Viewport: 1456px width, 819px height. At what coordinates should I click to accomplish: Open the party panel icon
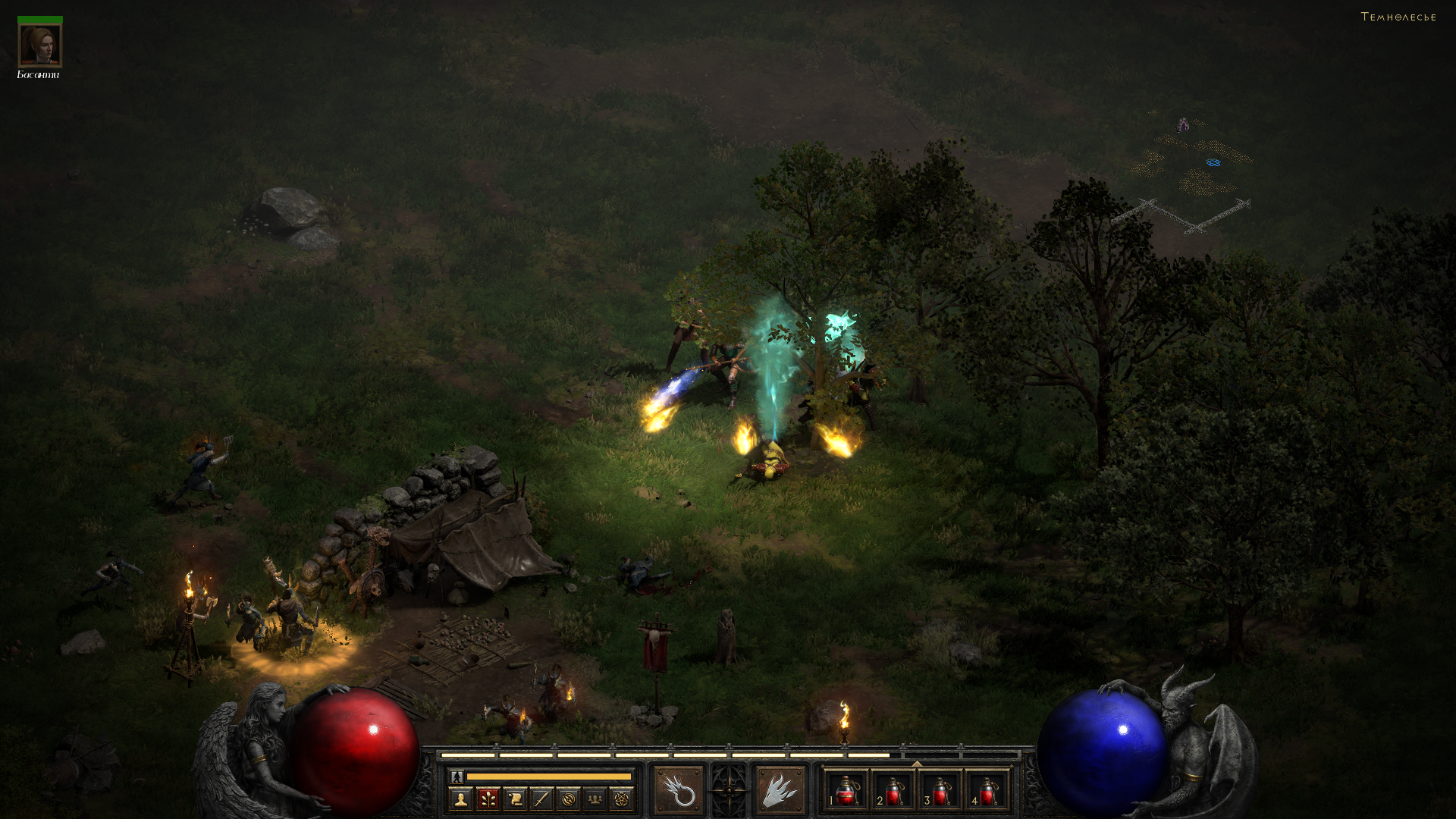coord(595,799)
